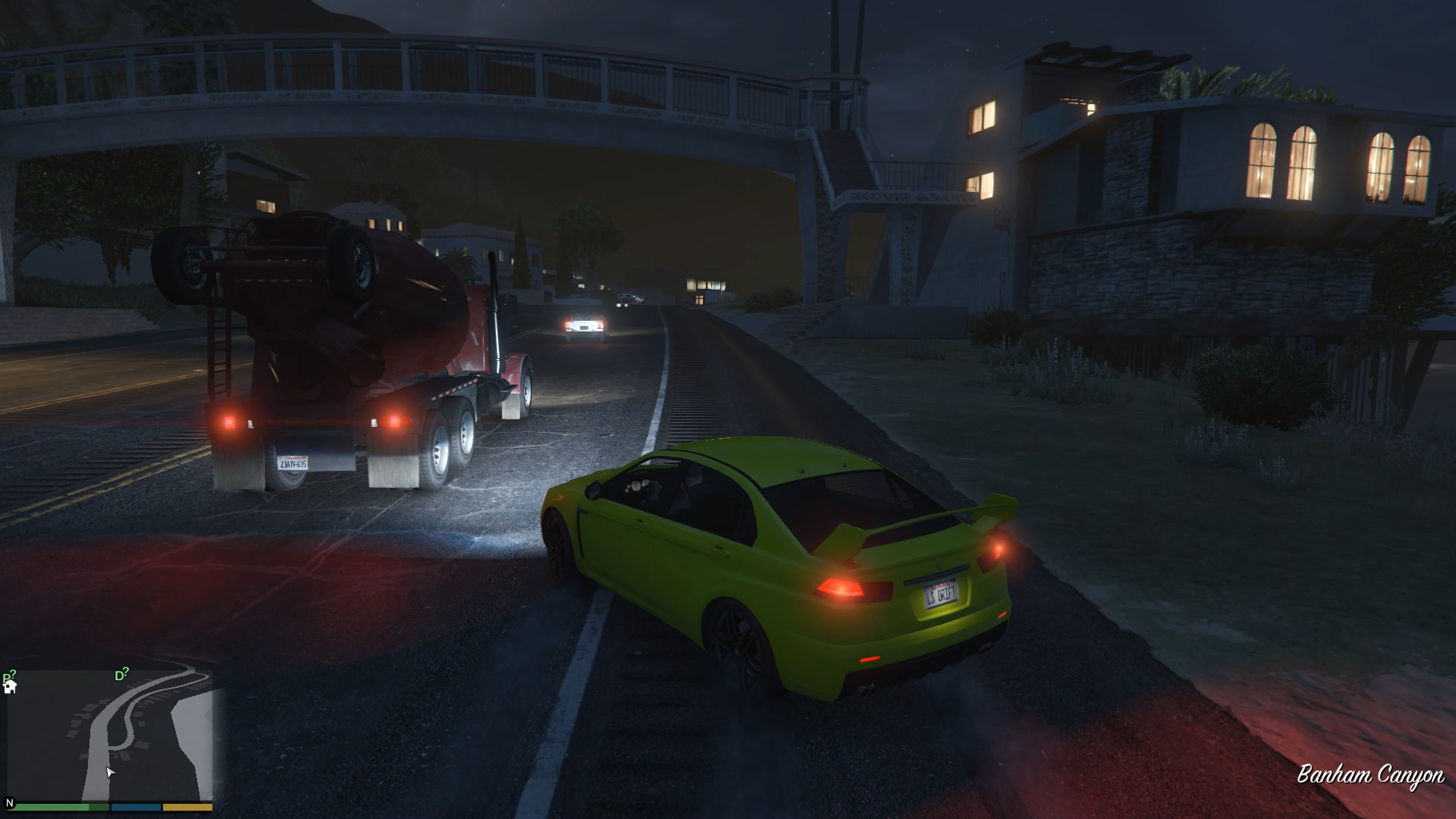Click the white safehouse icon on minimap
Screen dimensions: 1456x819
coord(10,687)
